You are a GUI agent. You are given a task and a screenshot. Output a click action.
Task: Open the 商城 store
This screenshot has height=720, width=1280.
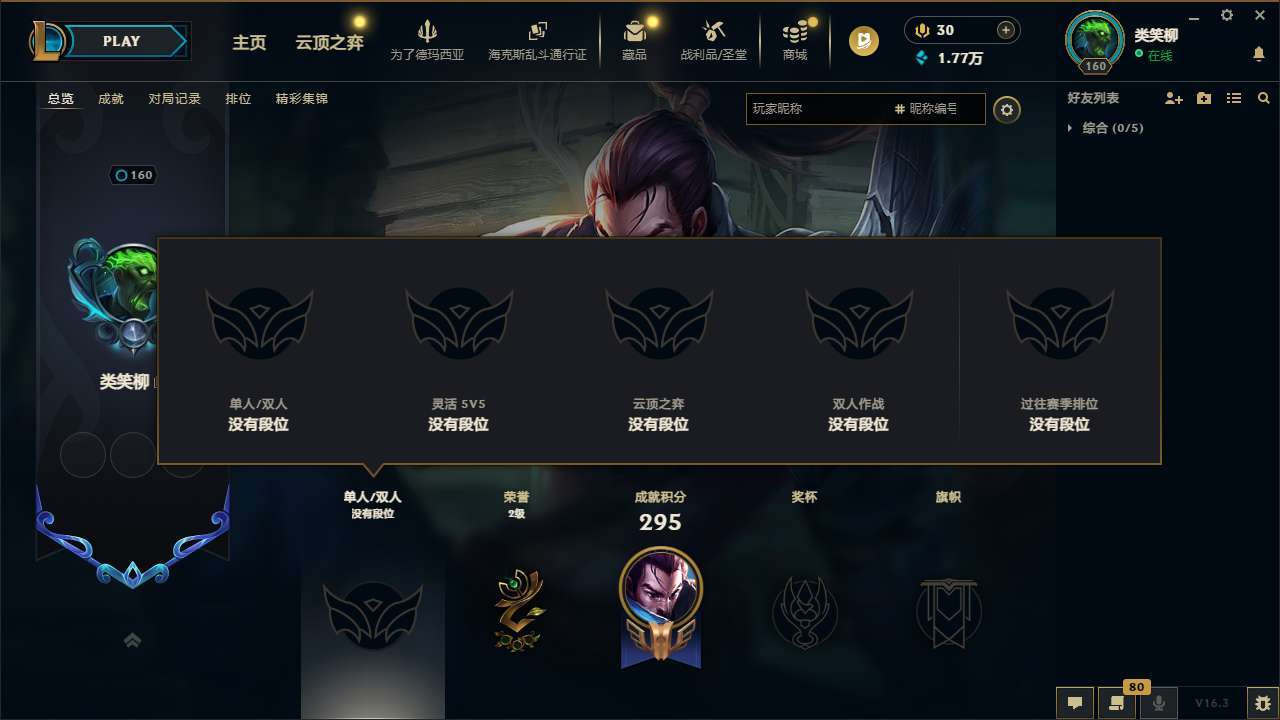point(794,40)
